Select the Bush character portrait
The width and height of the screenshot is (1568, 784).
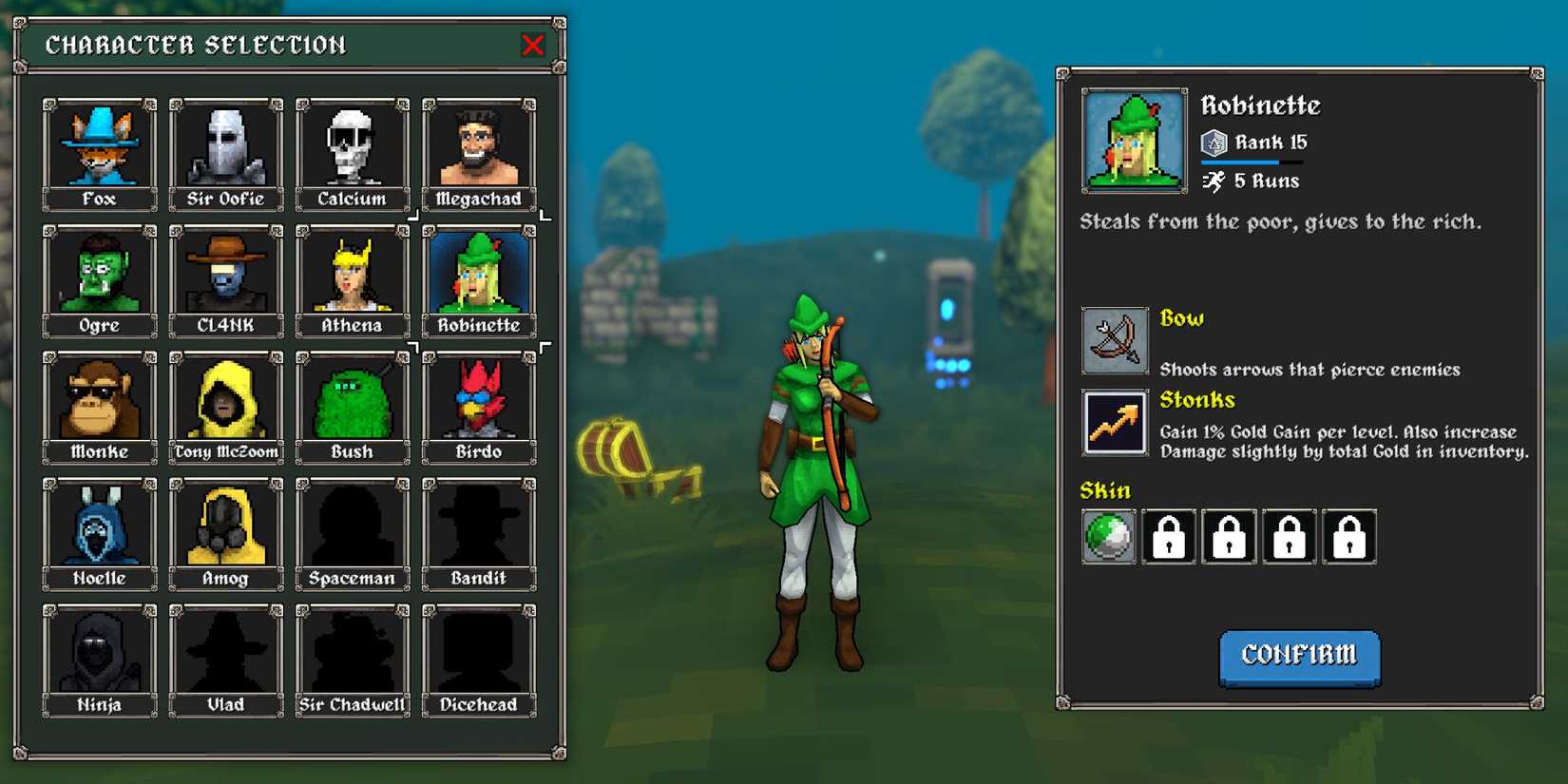tap(352, 400)
